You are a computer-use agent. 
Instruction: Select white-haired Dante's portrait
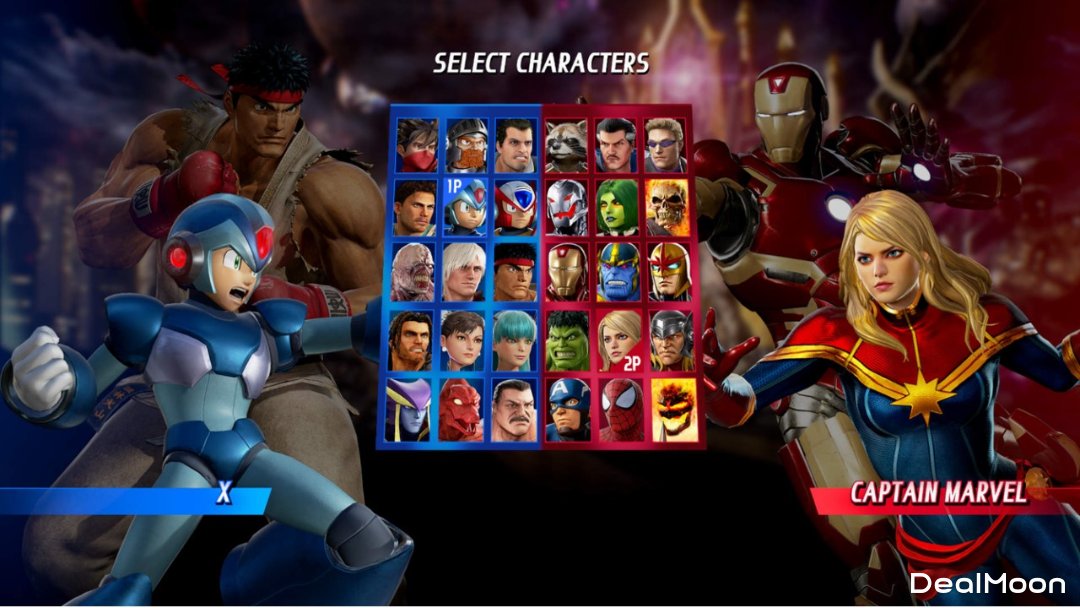466,272
